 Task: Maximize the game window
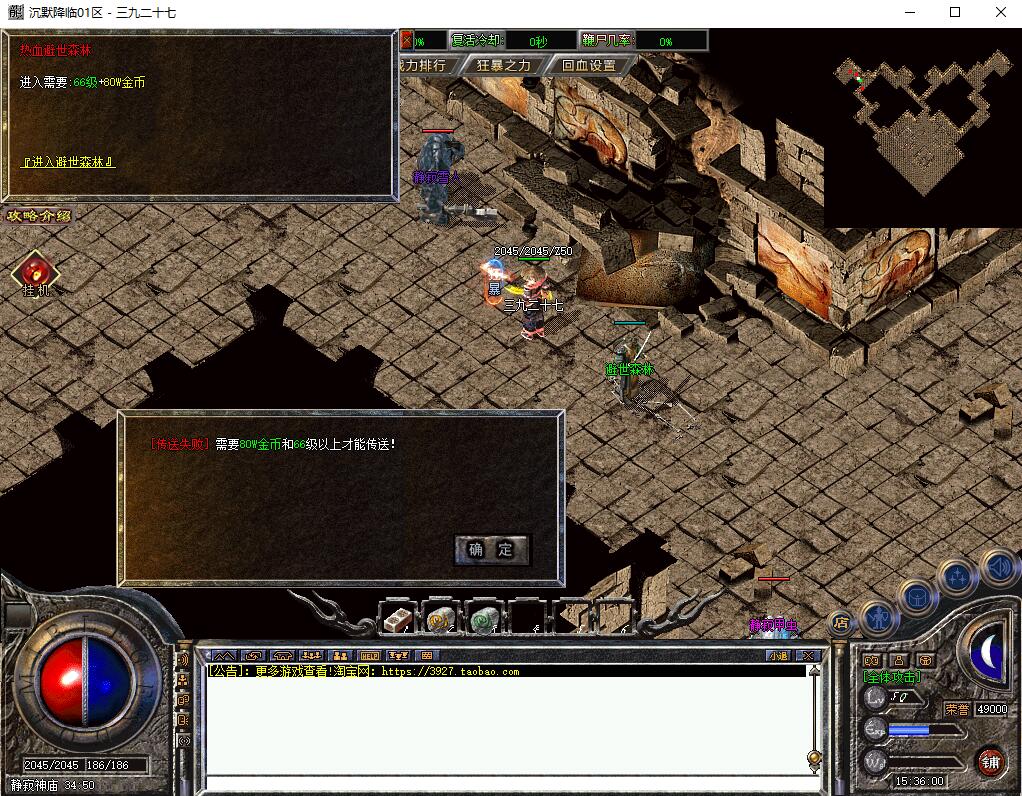pos(955,12)
